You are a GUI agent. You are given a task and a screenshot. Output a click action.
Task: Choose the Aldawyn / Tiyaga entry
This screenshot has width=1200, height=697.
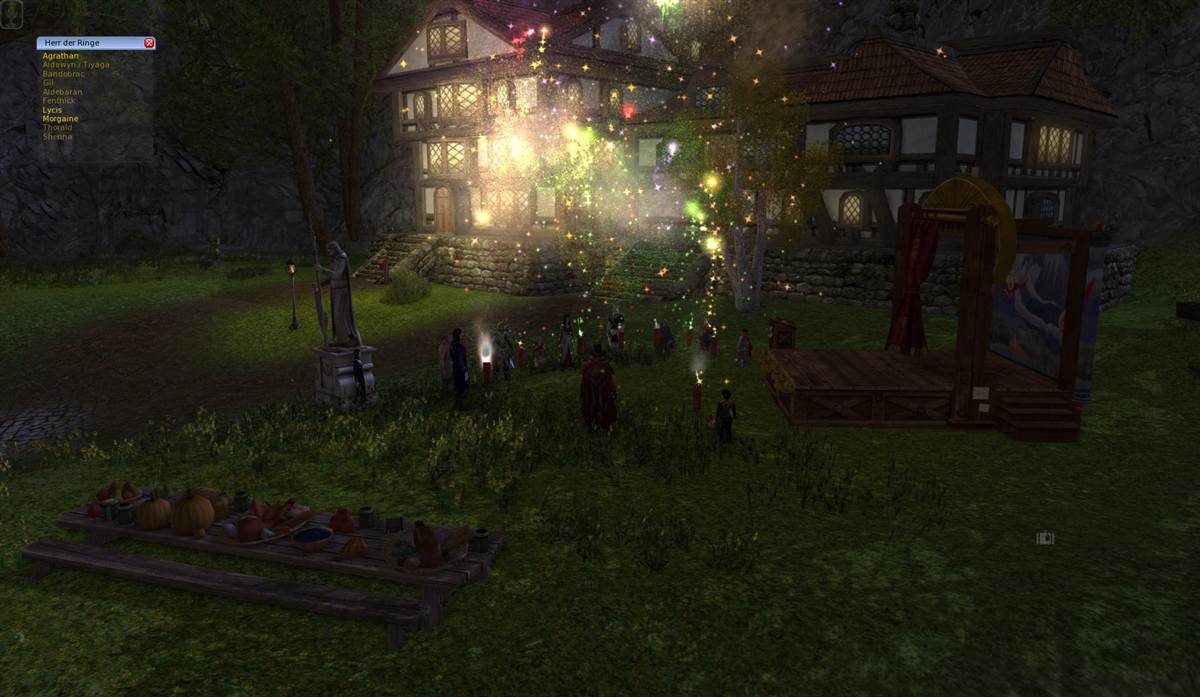coord(76,65)
